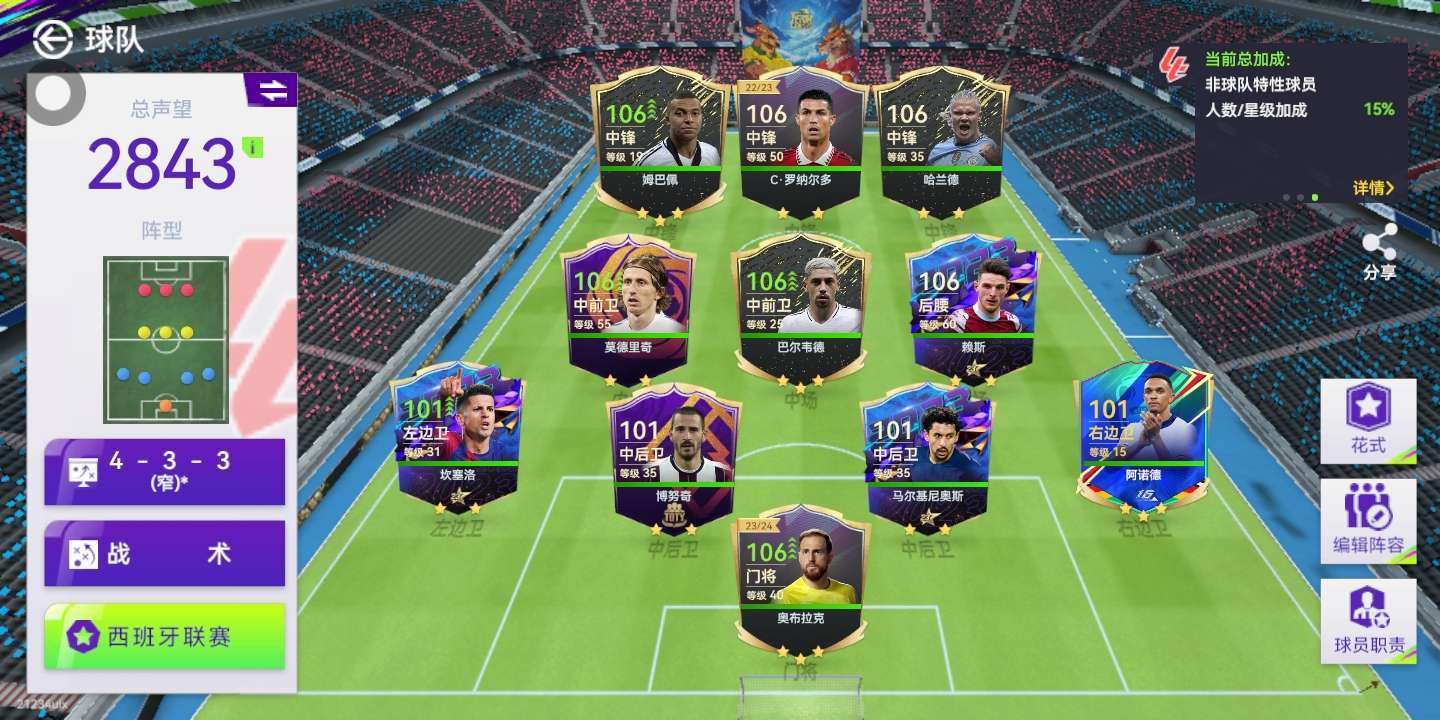Open 编辑阵容 to edit the lineup
The width and height of the screenshot is (1440, 720).
1368,521
